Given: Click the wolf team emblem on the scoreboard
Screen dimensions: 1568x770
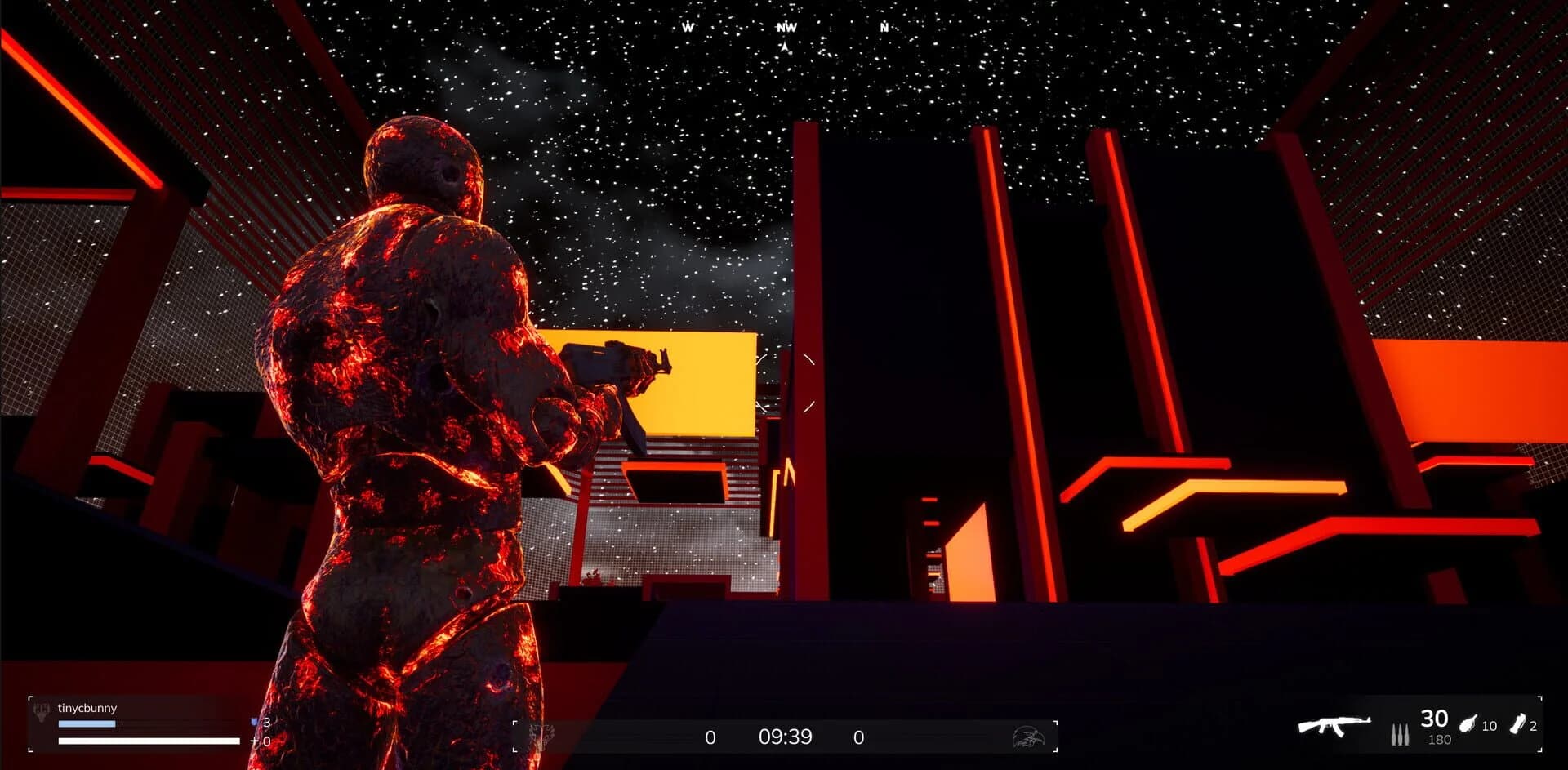Looking at the screenshot, I should pos(542,737).
